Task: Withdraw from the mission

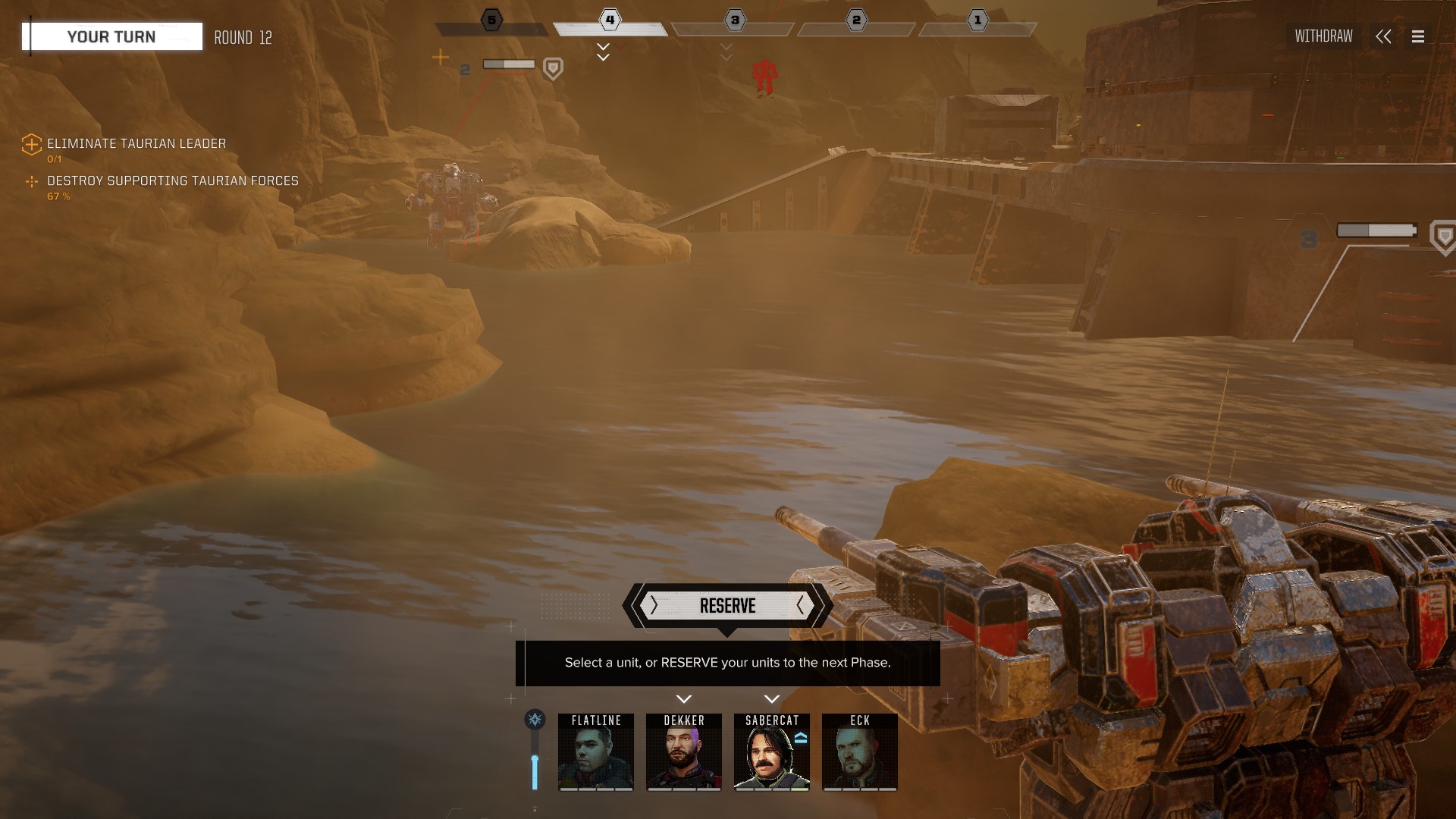Action: pos(1323,36)
